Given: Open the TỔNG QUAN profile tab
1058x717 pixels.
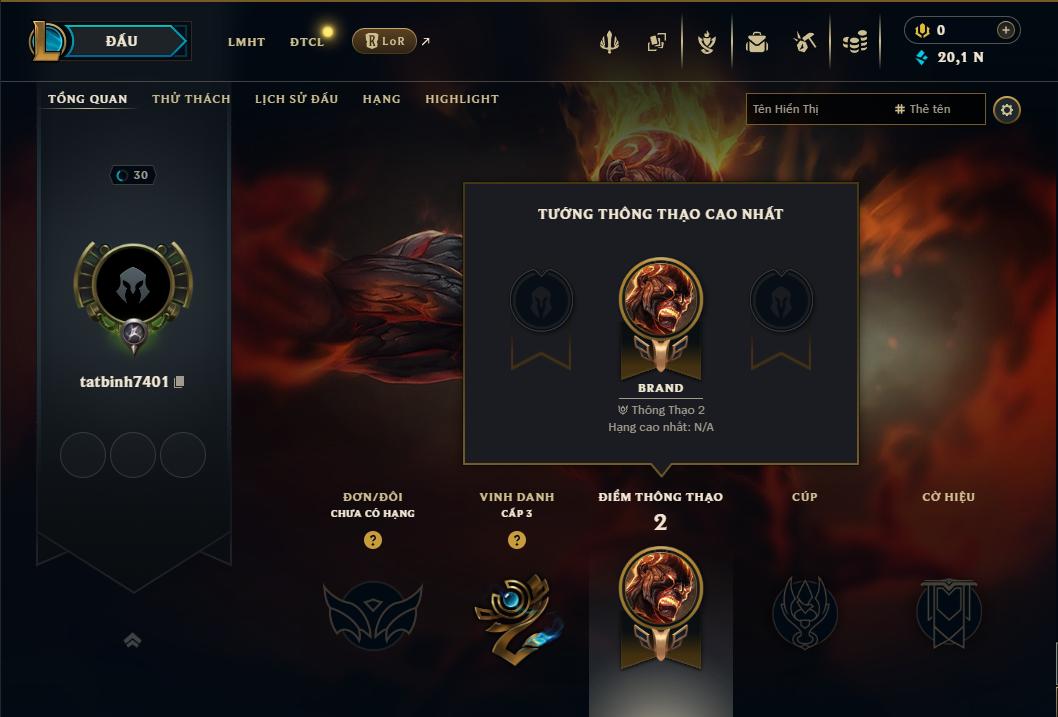Looking at the screenshot, I should (x=88, y=99).
